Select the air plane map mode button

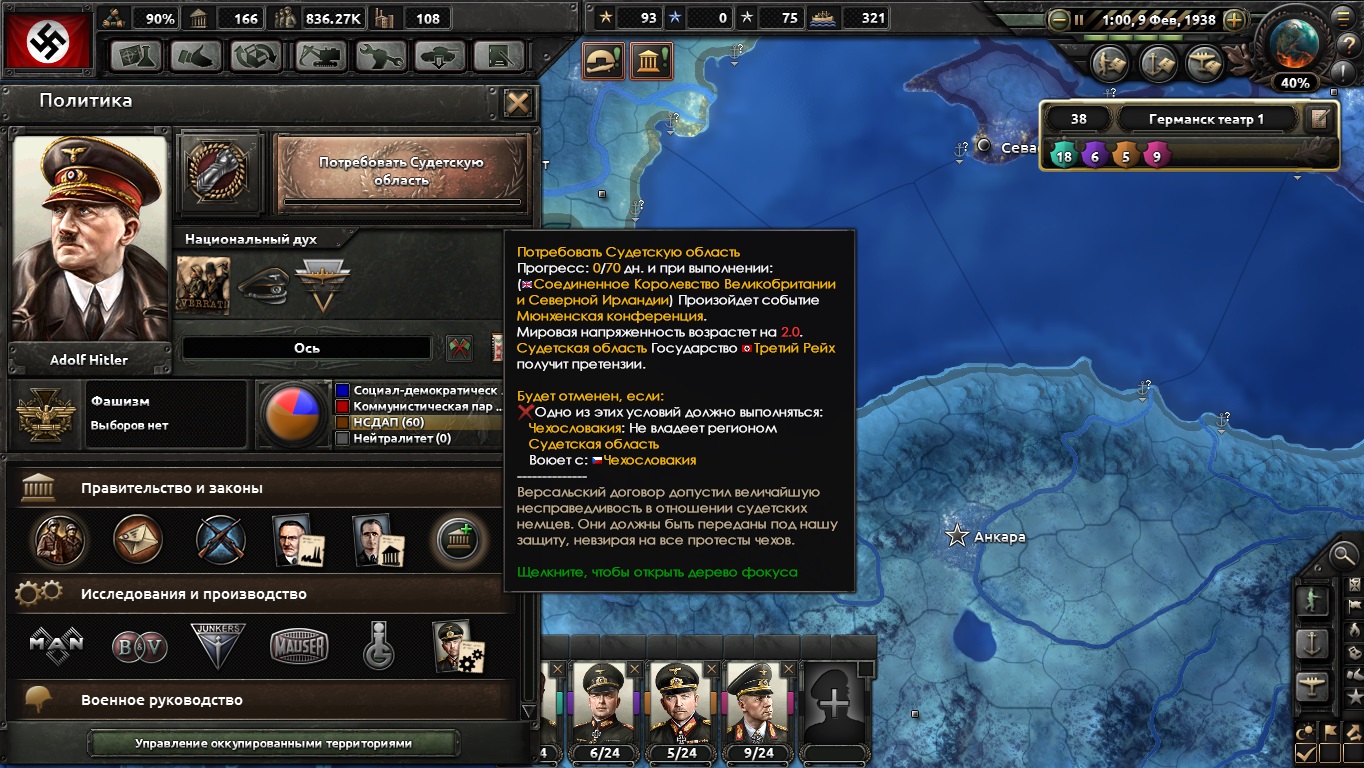click(x=1311, y=686)
